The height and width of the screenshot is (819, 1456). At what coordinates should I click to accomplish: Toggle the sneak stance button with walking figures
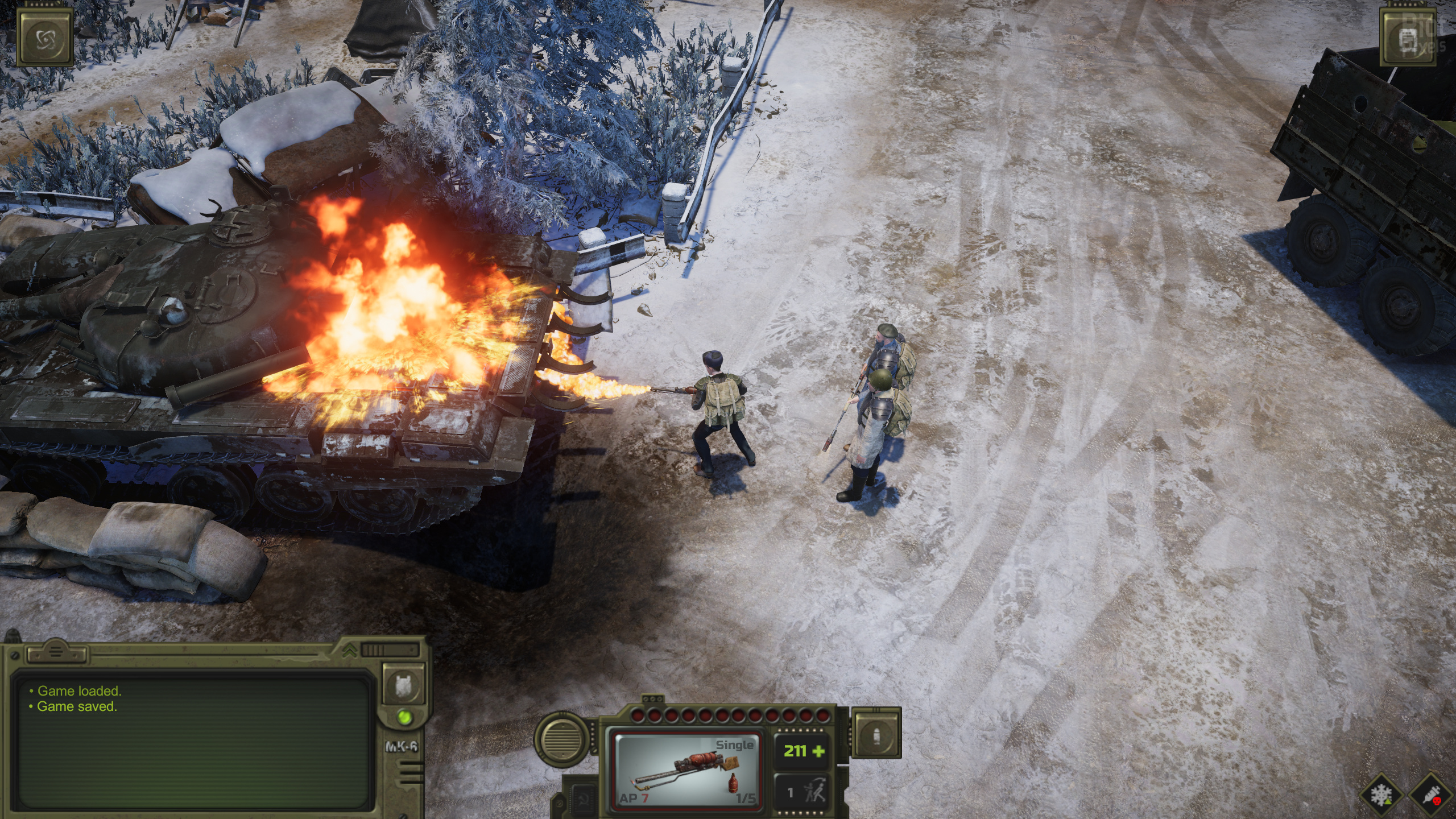(803, 792)
